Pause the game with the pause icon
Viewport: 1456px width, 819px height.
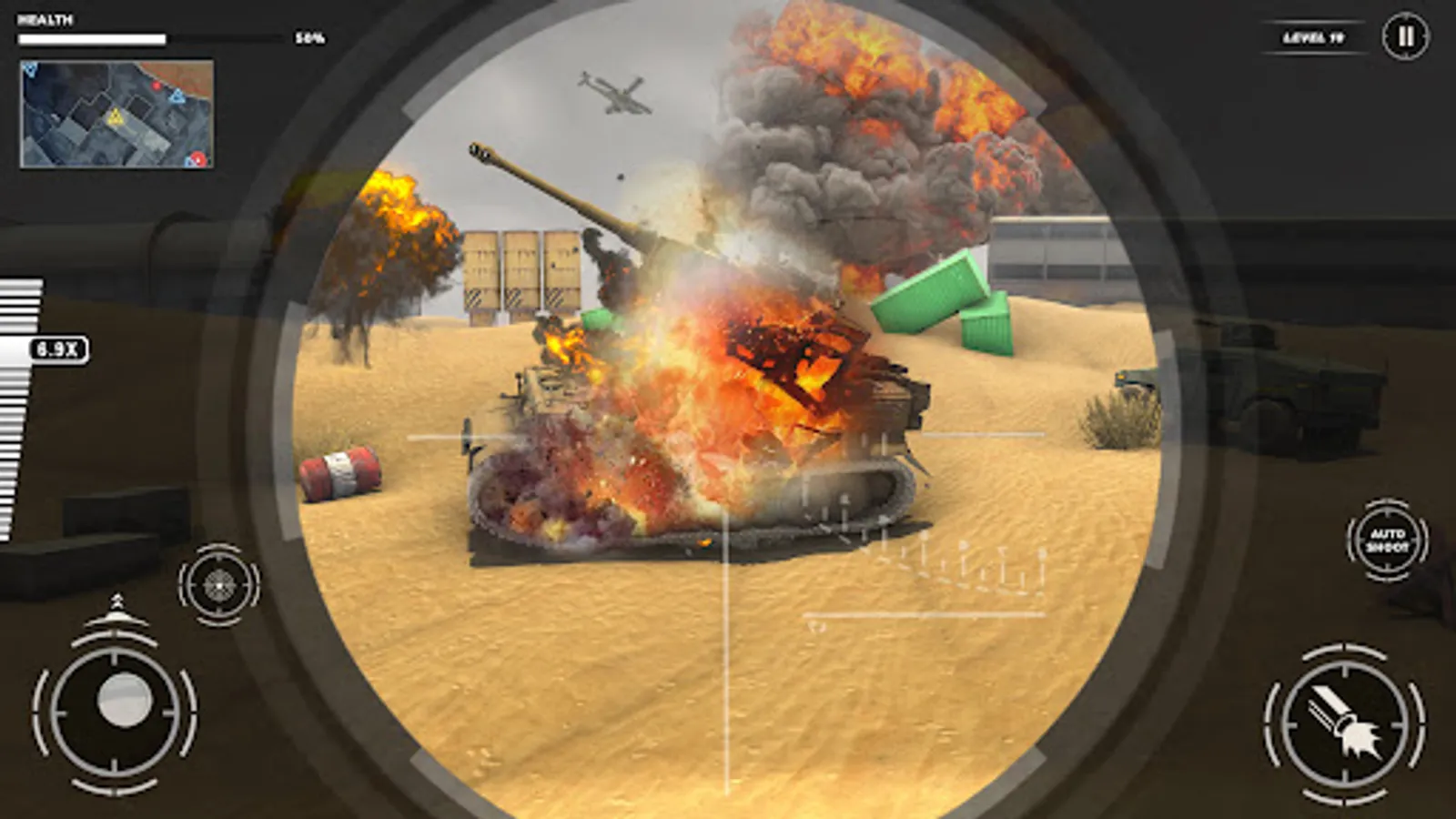tap(1405, 35)
